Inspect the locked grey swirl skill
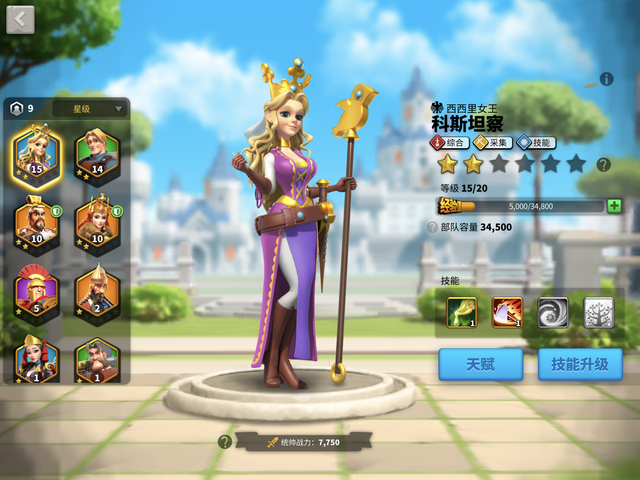This screenshot has width=640, height=480. pyautogui.click(x=553, y=313)
